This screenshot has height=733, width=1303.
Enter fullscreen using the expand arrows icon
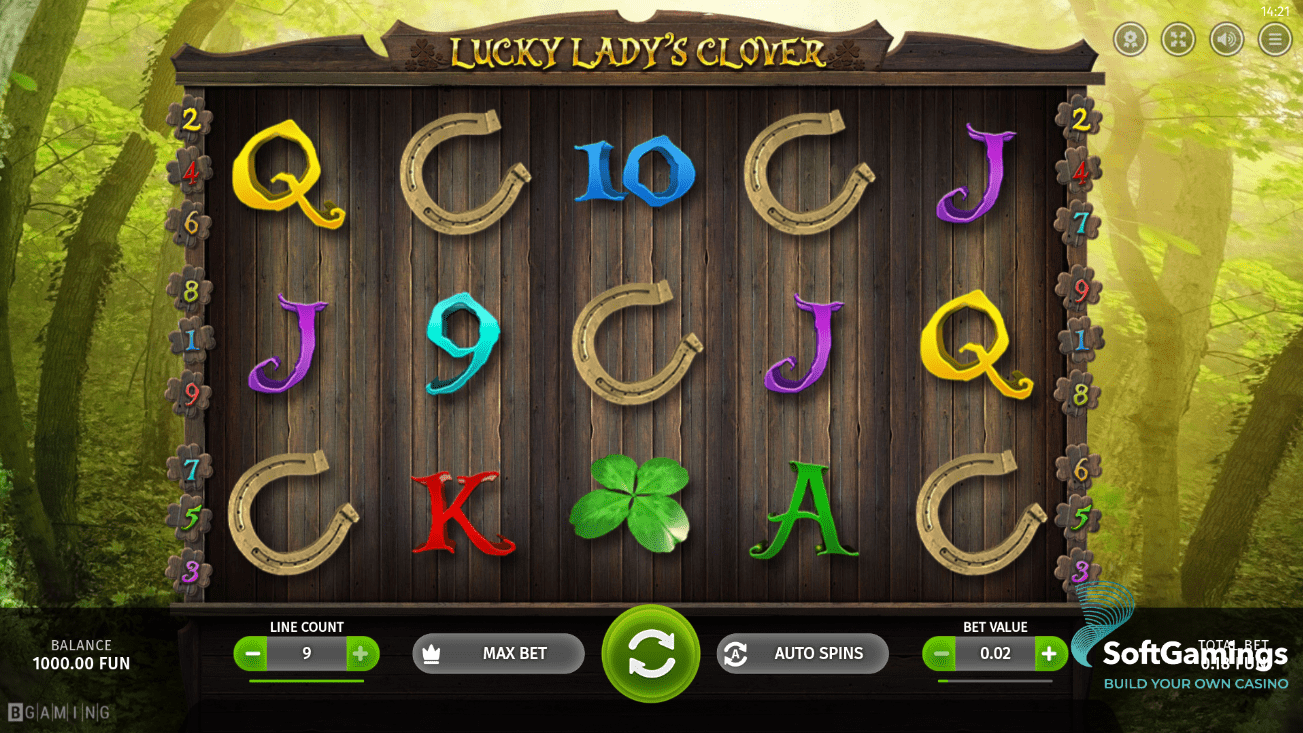click(x=1177, y=39)
